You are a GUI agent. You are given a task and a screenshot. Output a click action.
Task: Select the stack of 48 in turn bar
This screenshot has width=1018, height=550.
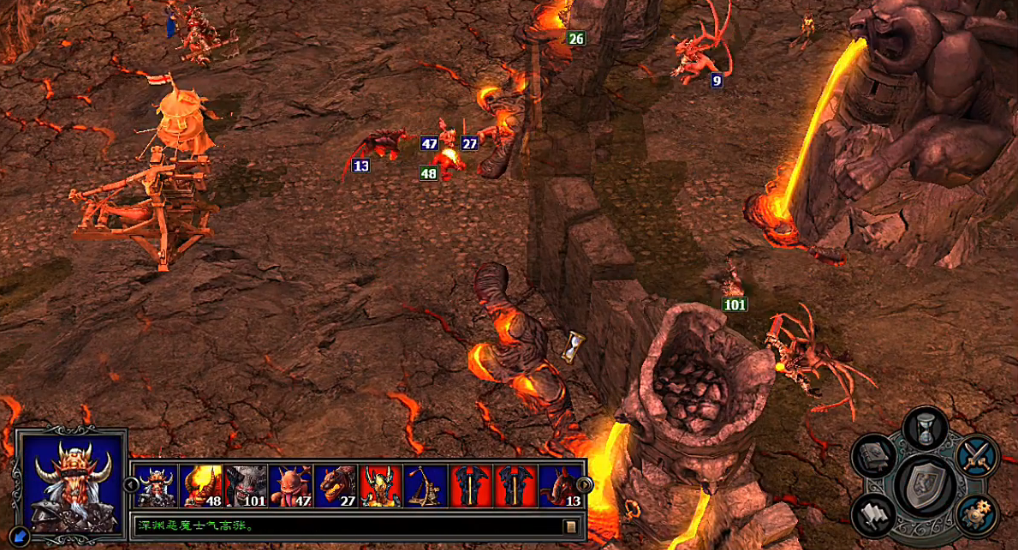click(x=201, y=486)
